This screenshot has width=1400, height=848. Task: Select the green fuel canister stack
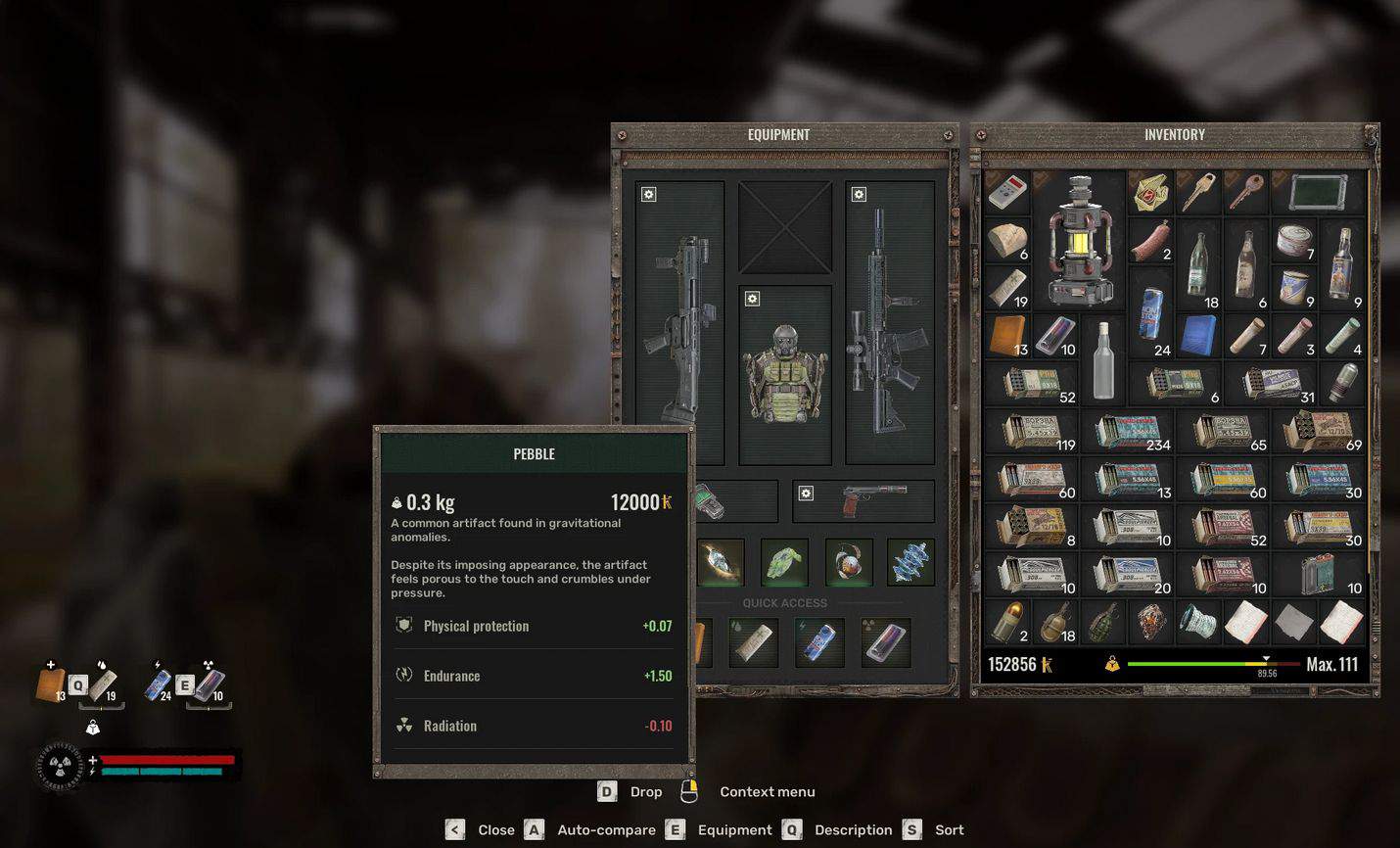tap(1322, 575)
